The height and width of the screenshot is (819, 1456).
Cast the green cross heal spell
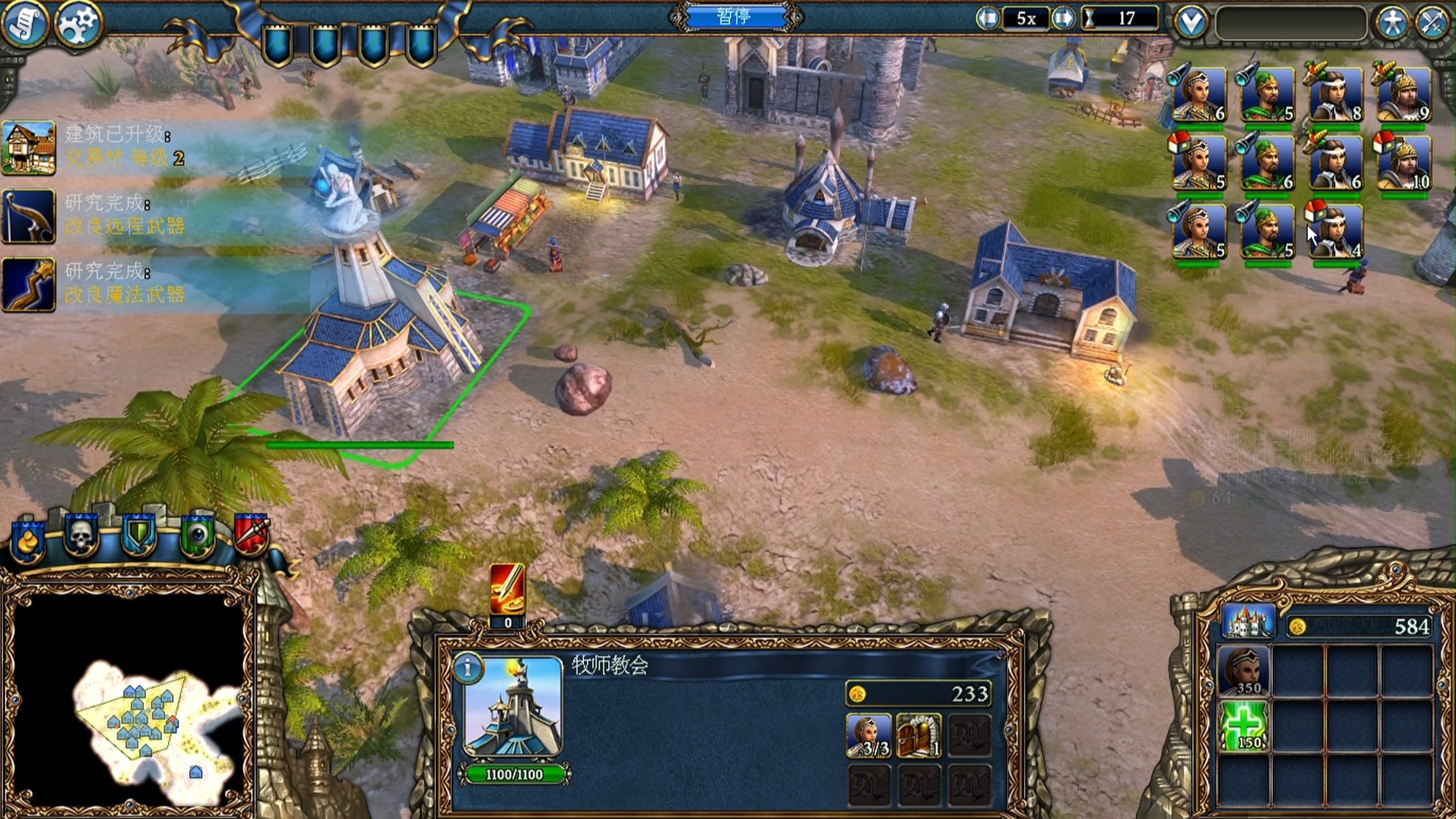click(x=1244, y=726)
